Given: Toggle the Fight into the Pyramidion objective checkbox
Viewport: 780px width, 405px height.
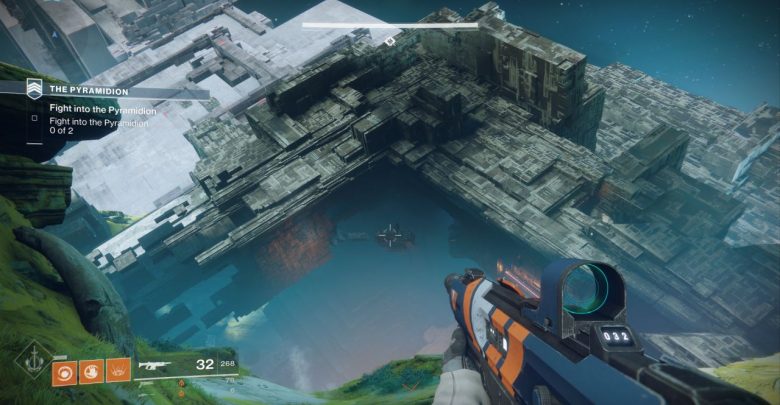Looking at the screenshot, I should (35, 117).
